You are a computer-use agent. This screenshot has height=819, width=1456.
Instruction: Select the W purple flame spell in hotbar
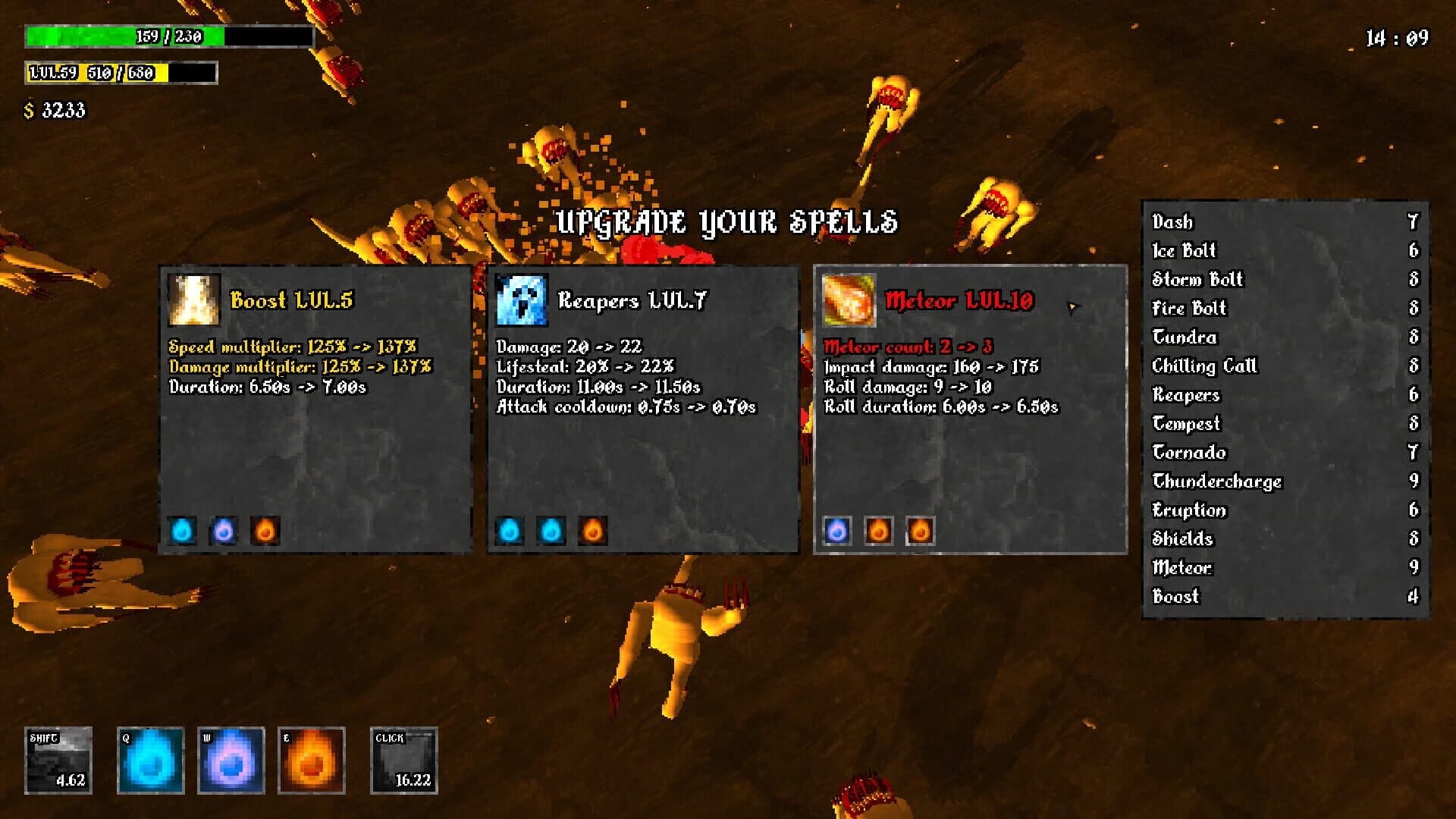coord(231,760)
